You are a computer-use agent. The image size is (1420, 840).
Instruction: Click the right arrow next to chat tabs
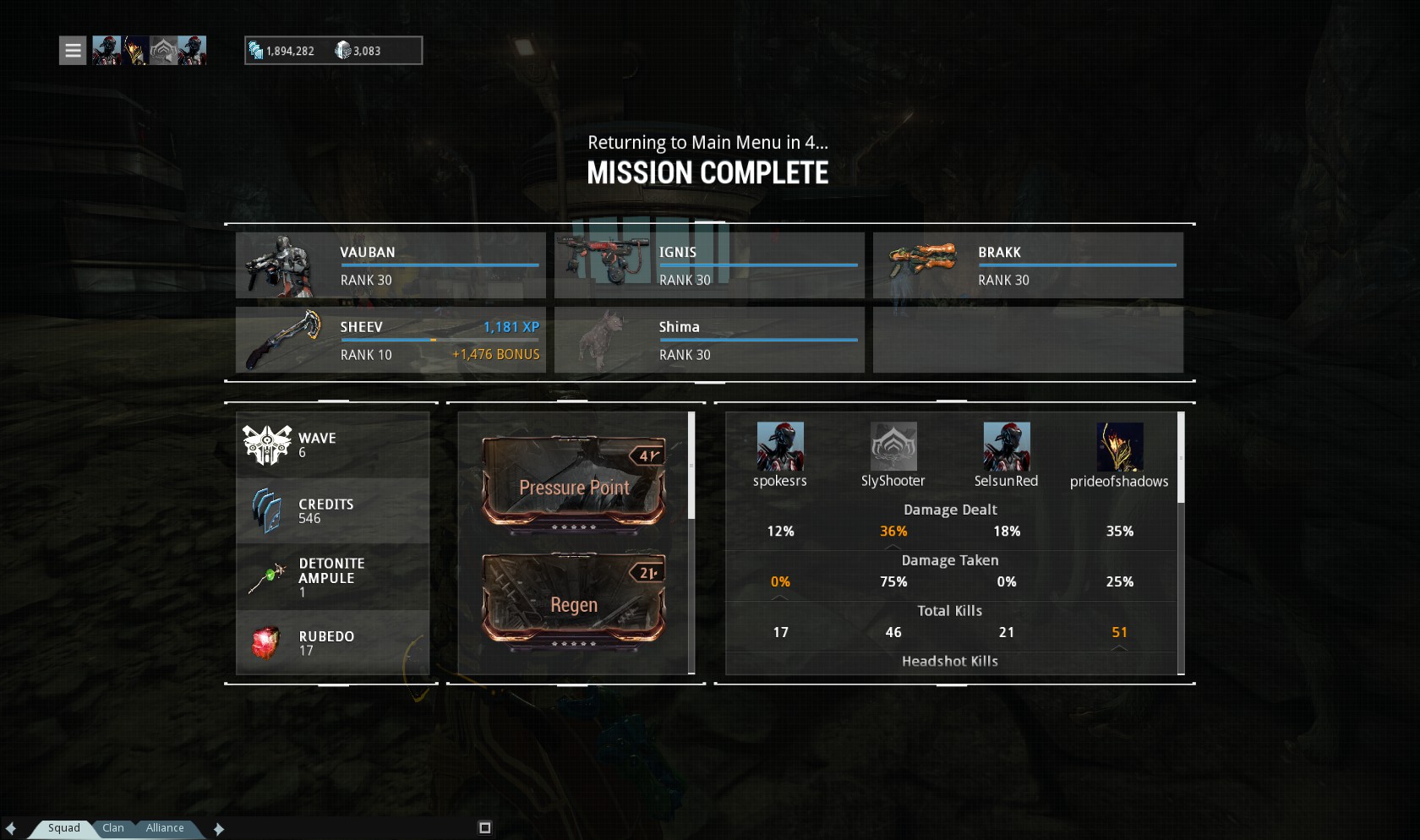point(219,829)
